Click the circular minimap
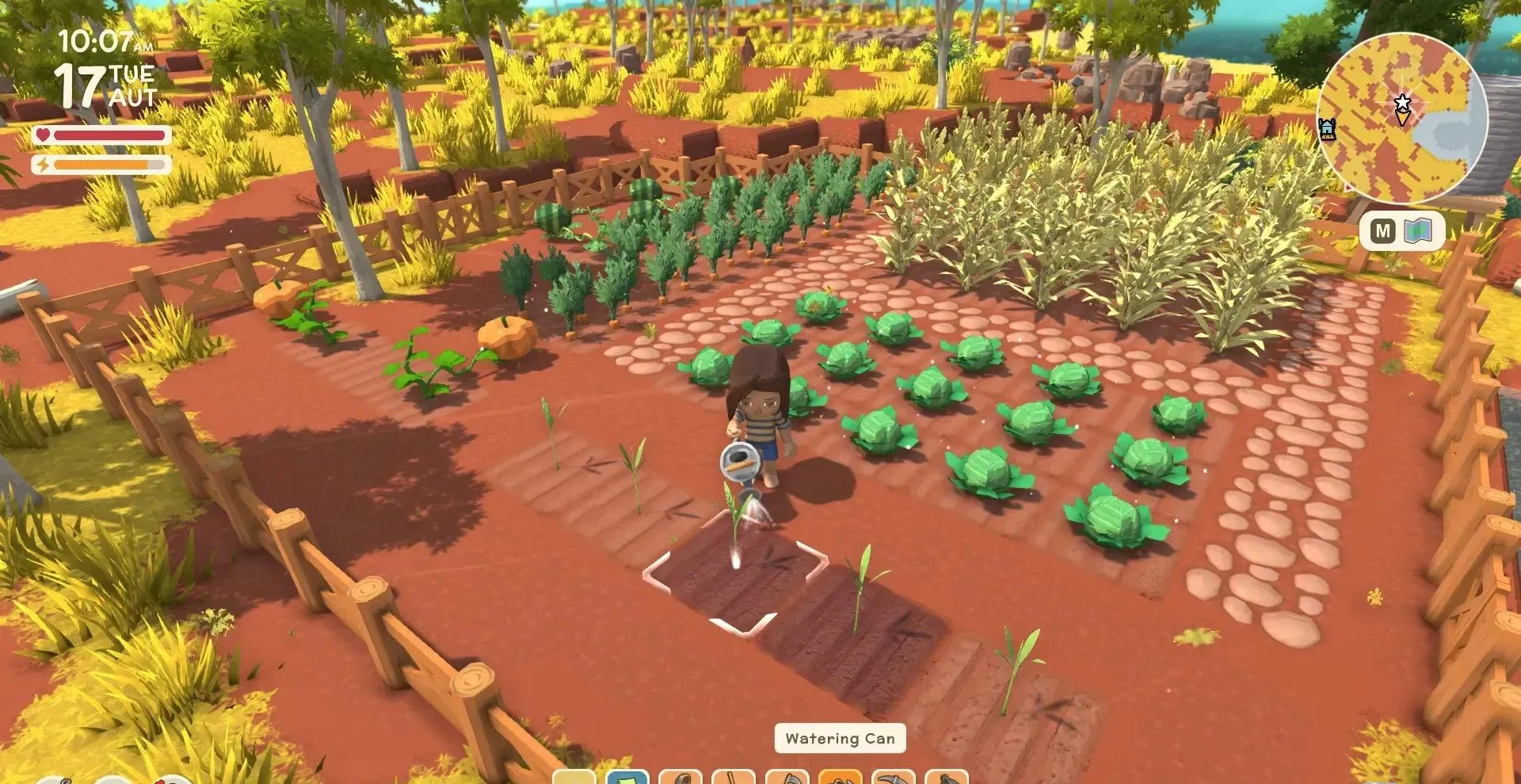 point(1402,117)
